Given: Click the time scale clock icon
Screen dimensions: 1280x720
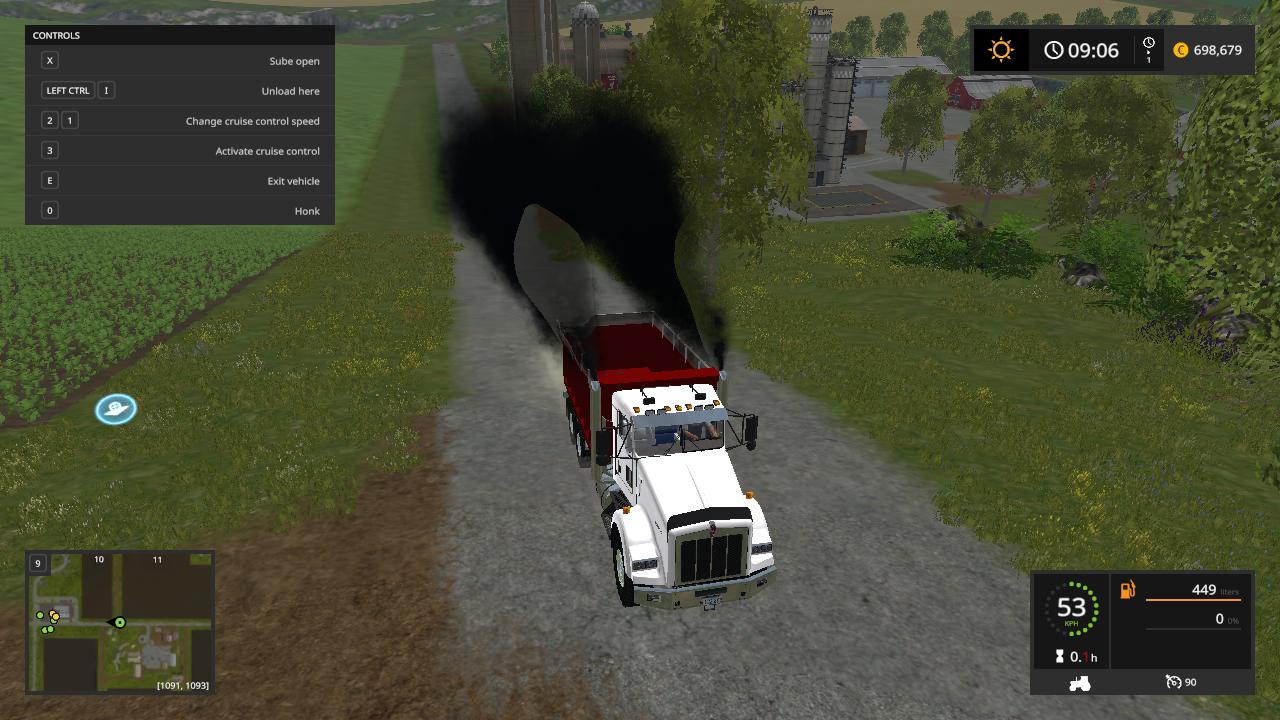Looking at the screenshot, I should click(x=1148, y=44).
